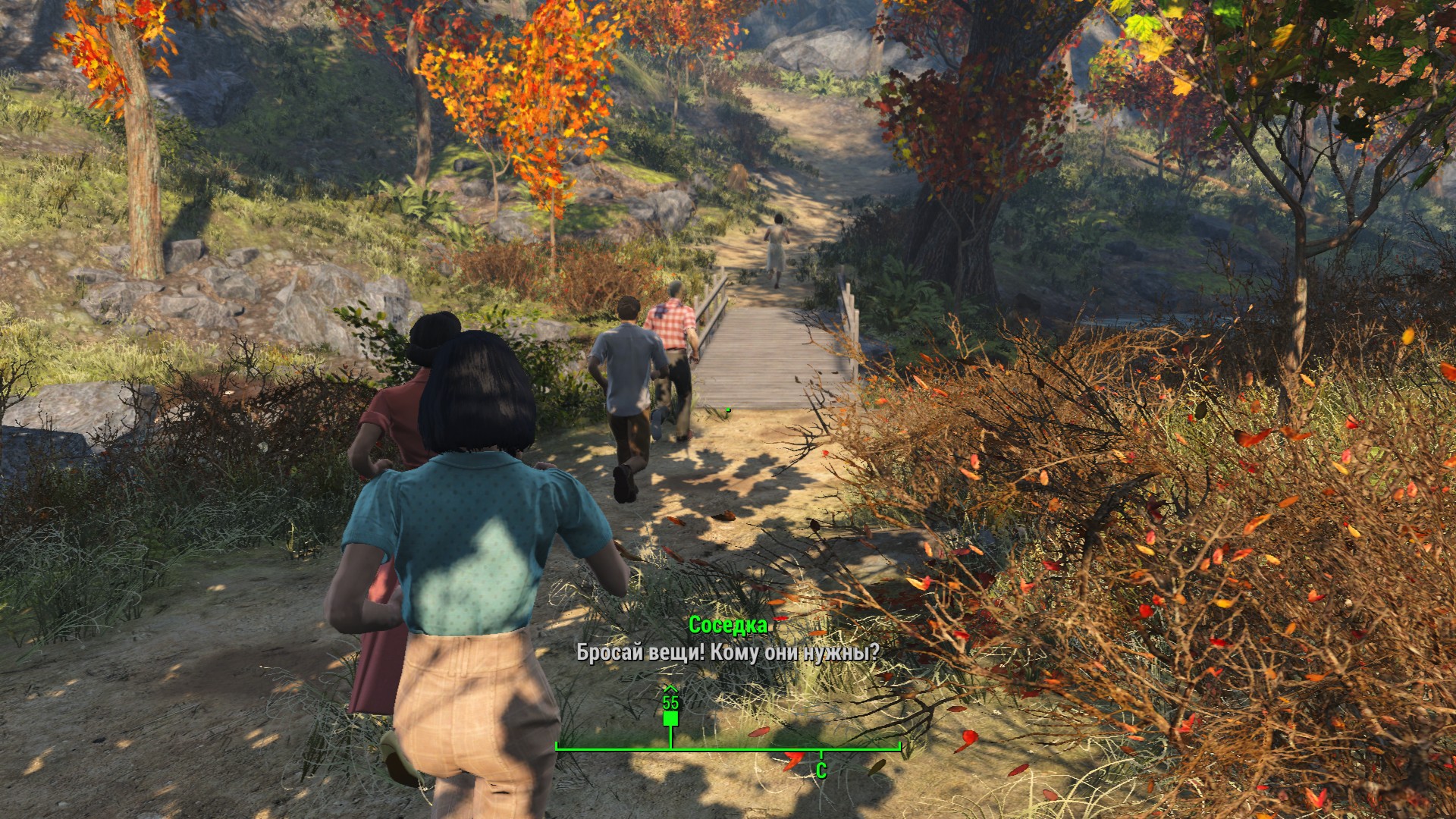Screen dimensions: 1456x819
Task: Click the quest objective marker on the compass
Action: click(670, 715)
